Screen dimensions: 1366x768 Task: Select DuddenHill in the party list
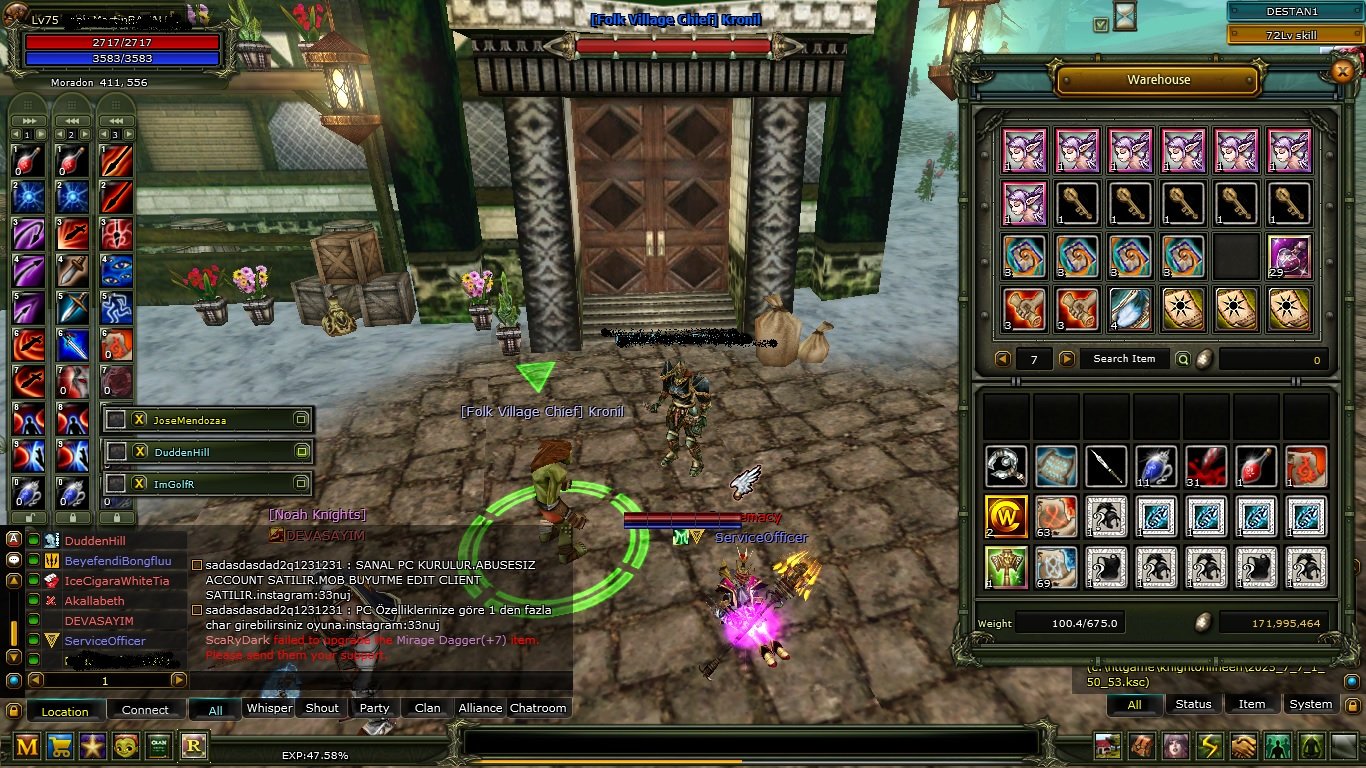(182, 452)
